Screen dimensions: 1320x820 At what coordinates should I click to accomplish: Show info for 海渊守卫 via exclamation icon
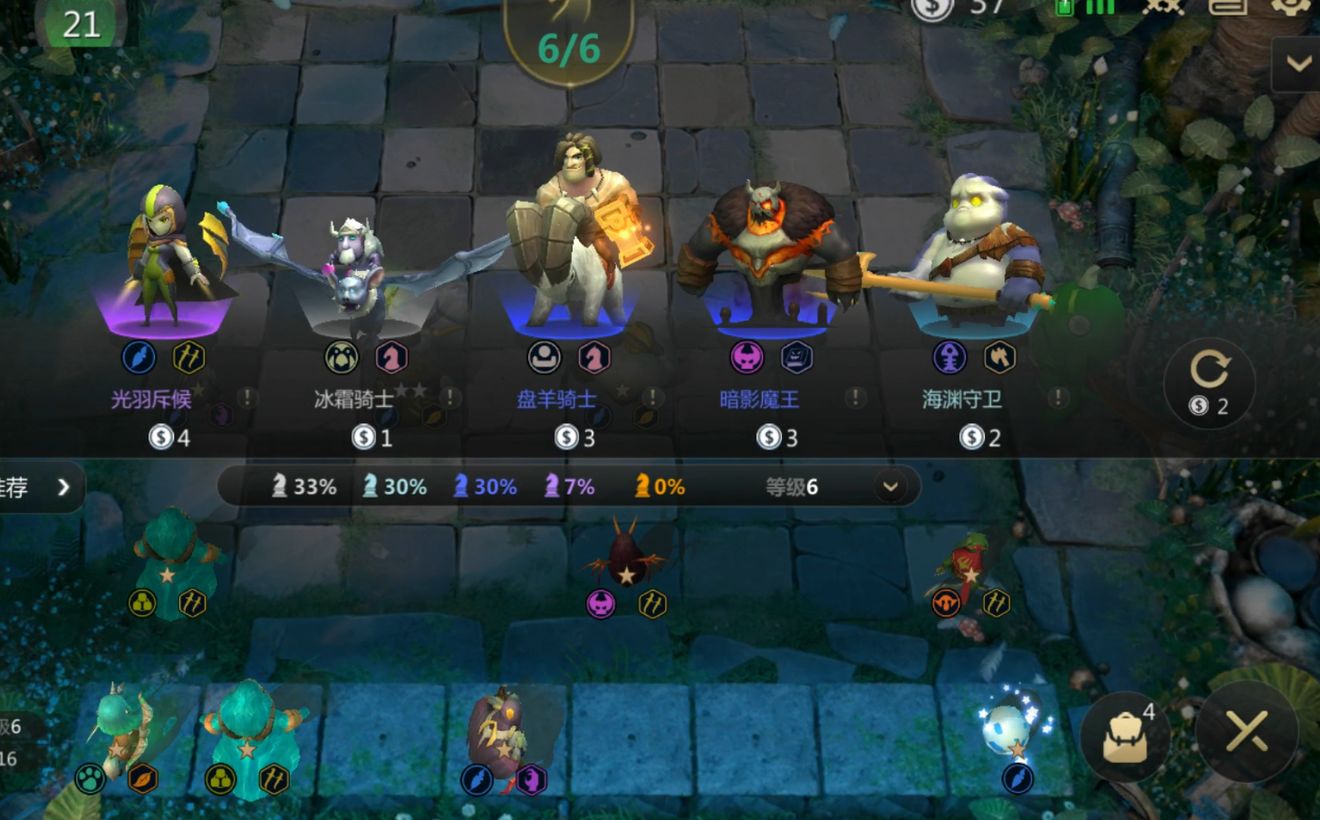click(1058, 398)
